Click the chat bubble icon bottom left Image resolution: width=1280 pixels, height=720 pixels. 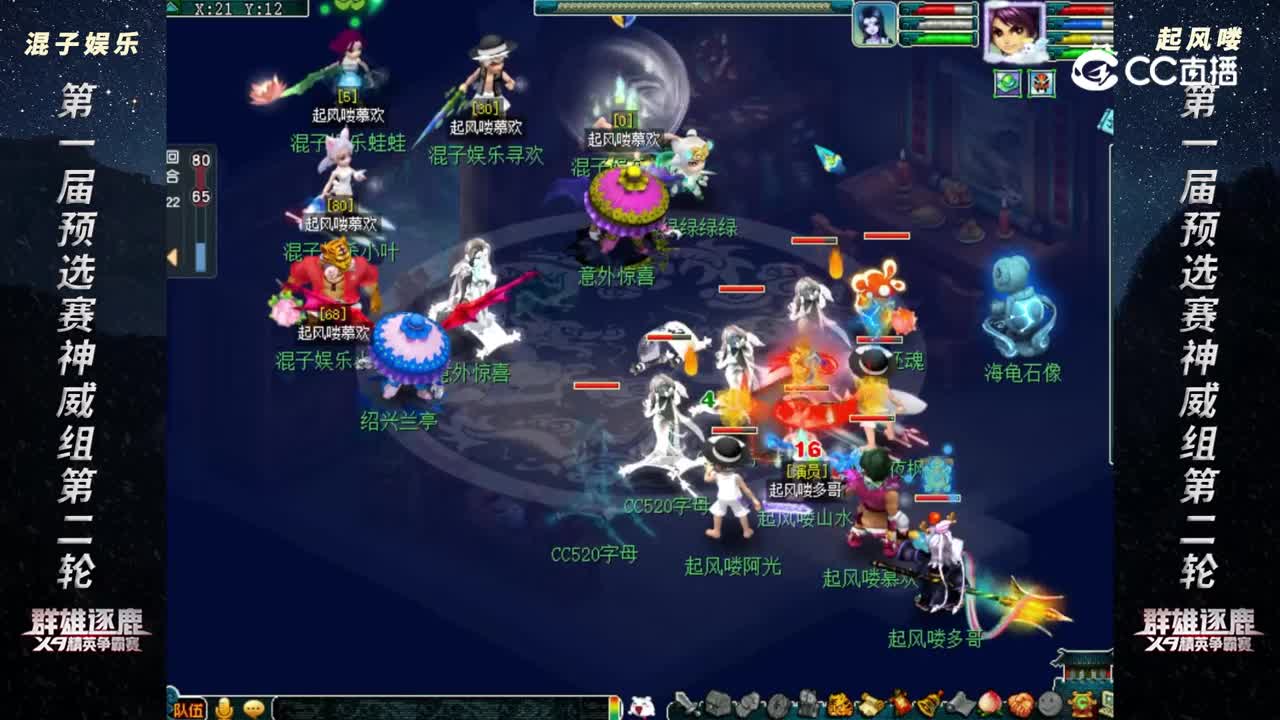pos(253,709)
